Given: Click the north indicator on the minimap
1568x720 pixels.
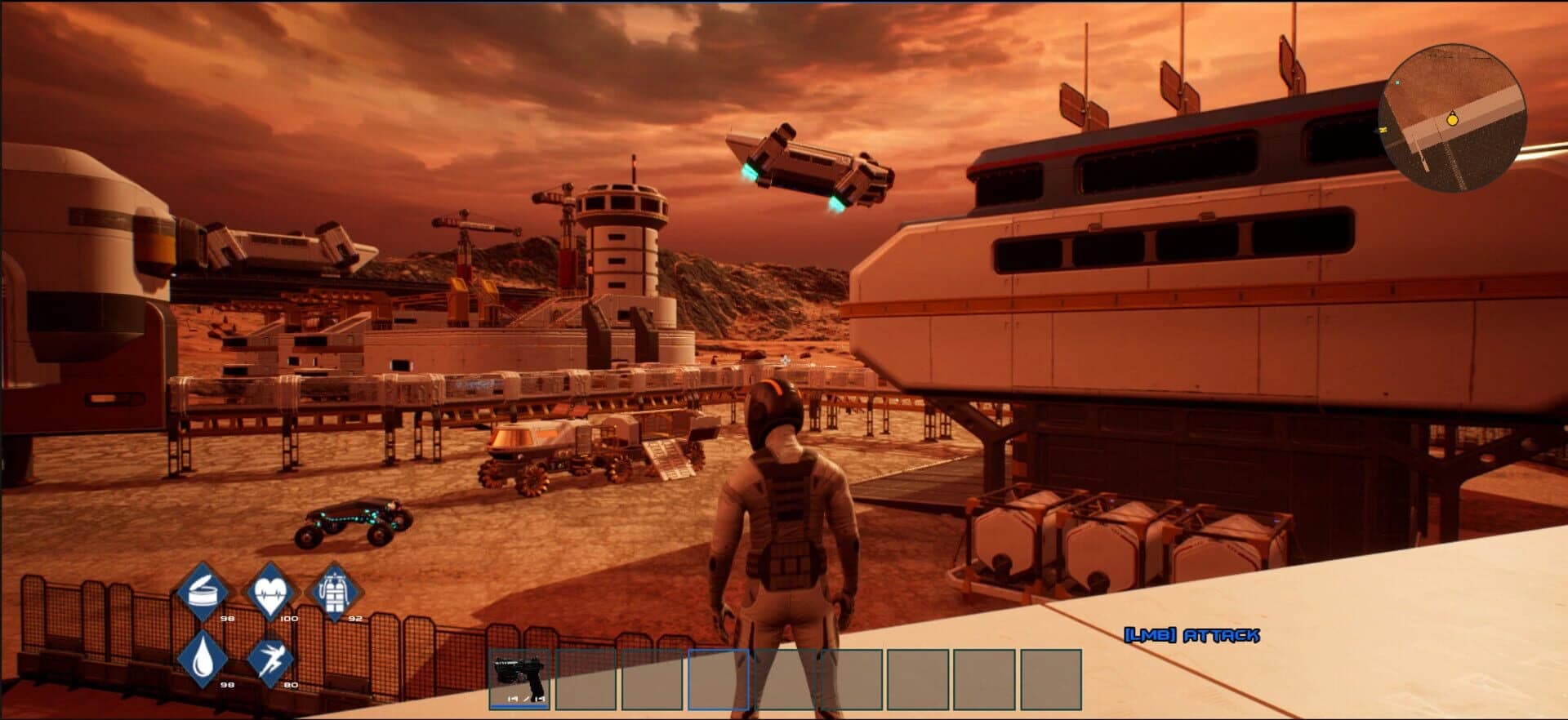Looking at the screenshot, I should click(x=1383, y=130).
